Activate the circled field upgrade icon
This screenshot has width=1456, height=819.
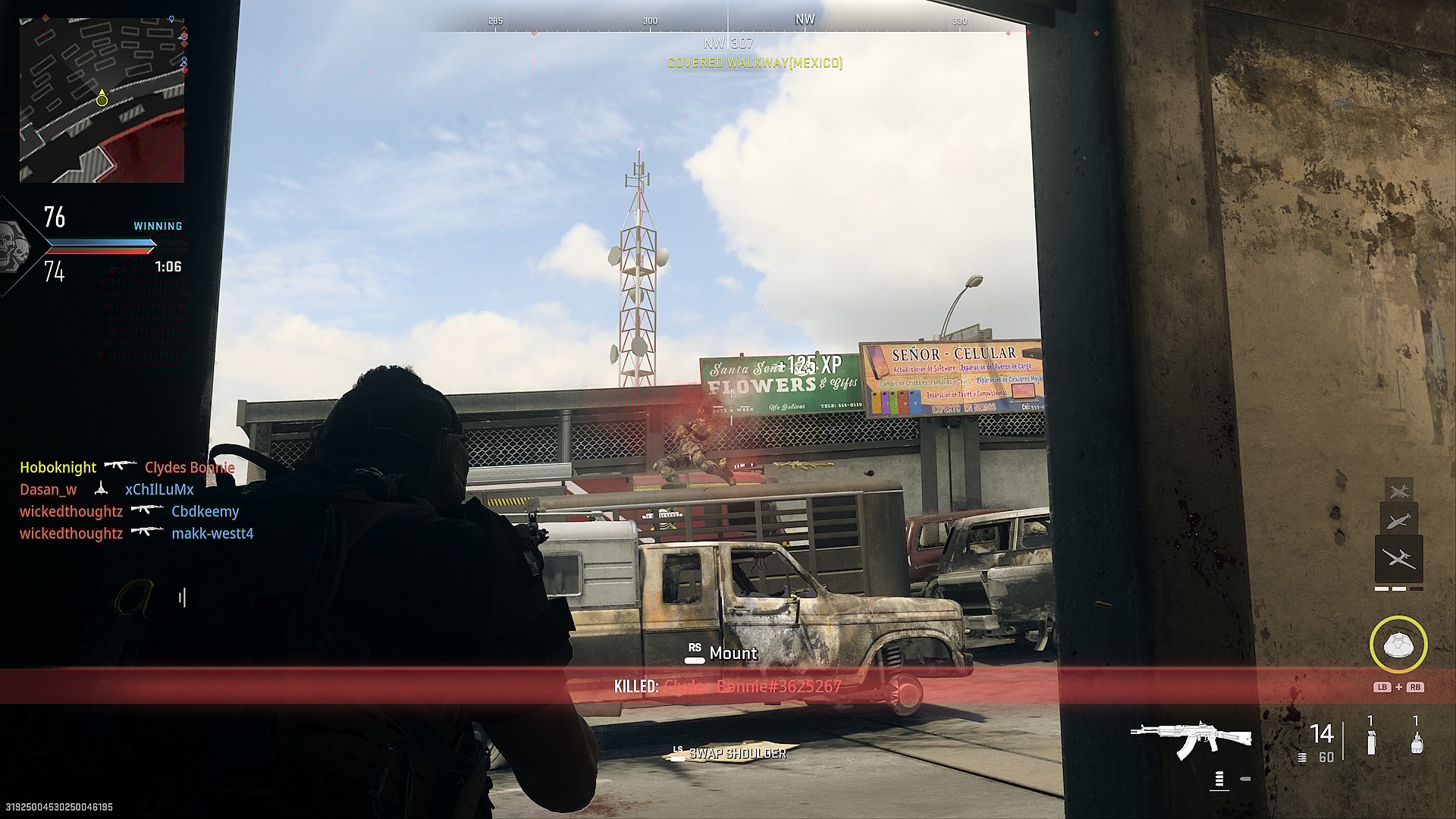point(1398,645)
